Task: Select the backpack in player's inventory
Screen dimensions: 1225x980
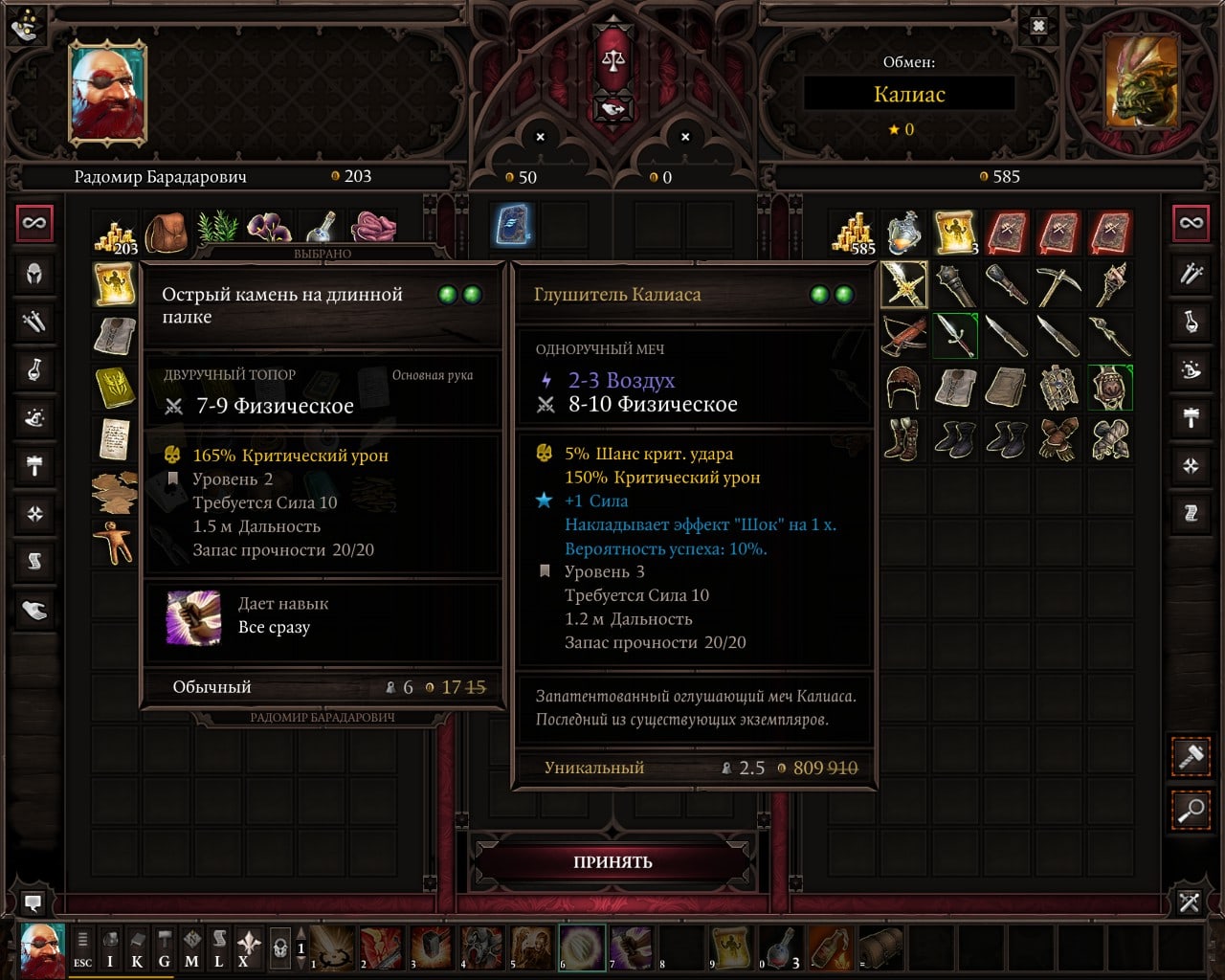Action: pos(167,233)
